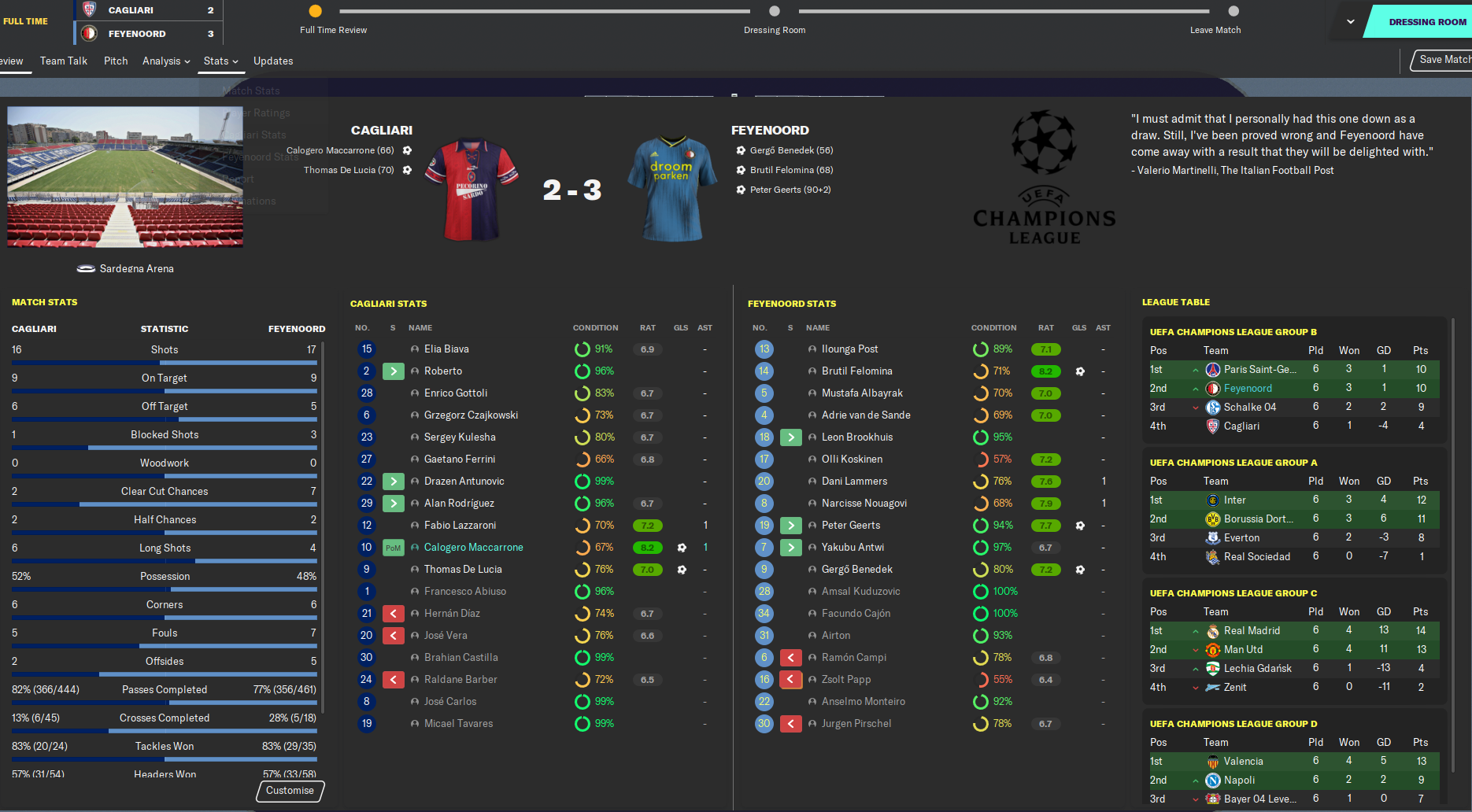Screen dimensions: 1472x812
Task: Open Real Madrid's club page
Action: 1252,631
